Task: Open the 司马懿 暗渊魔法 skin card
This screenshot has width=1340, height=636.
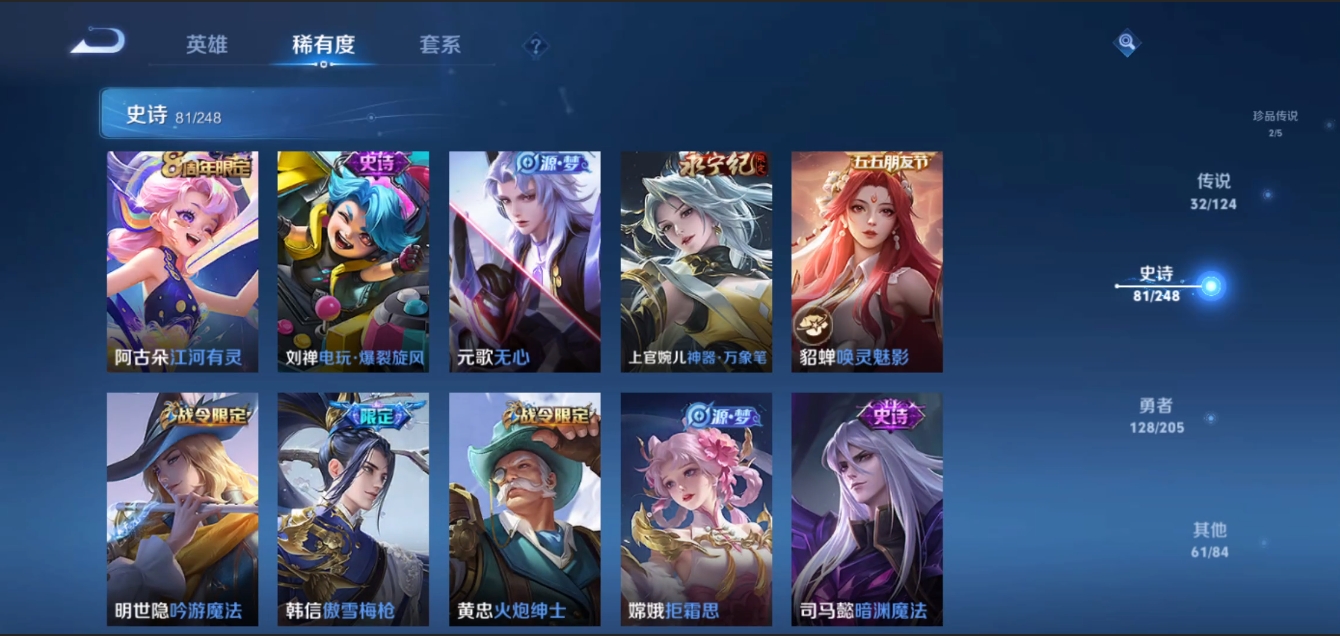Action: pyautogui.click(x=867, y=509)
